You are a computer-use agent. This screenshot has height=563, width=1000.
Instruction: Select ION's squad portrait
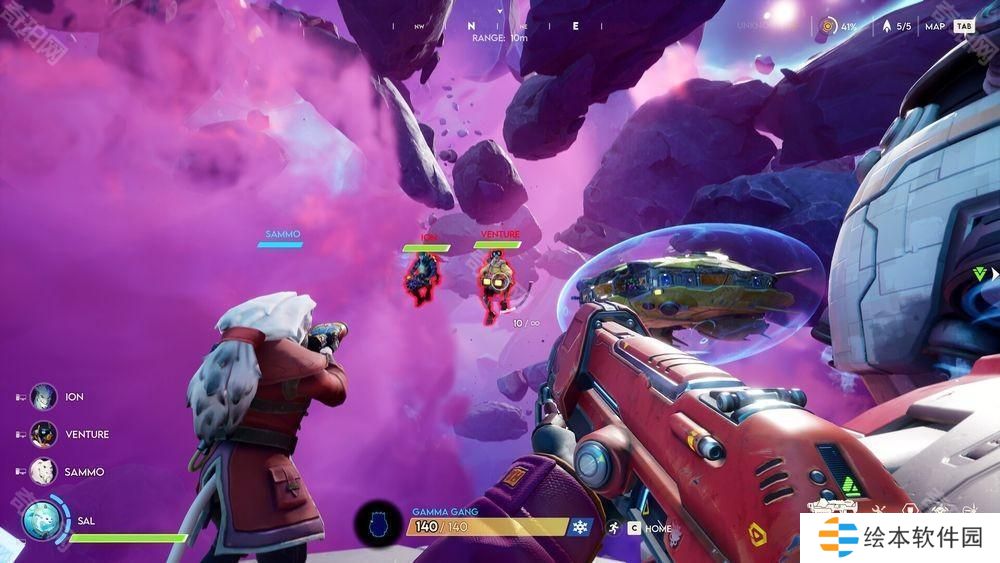[43, 397]
